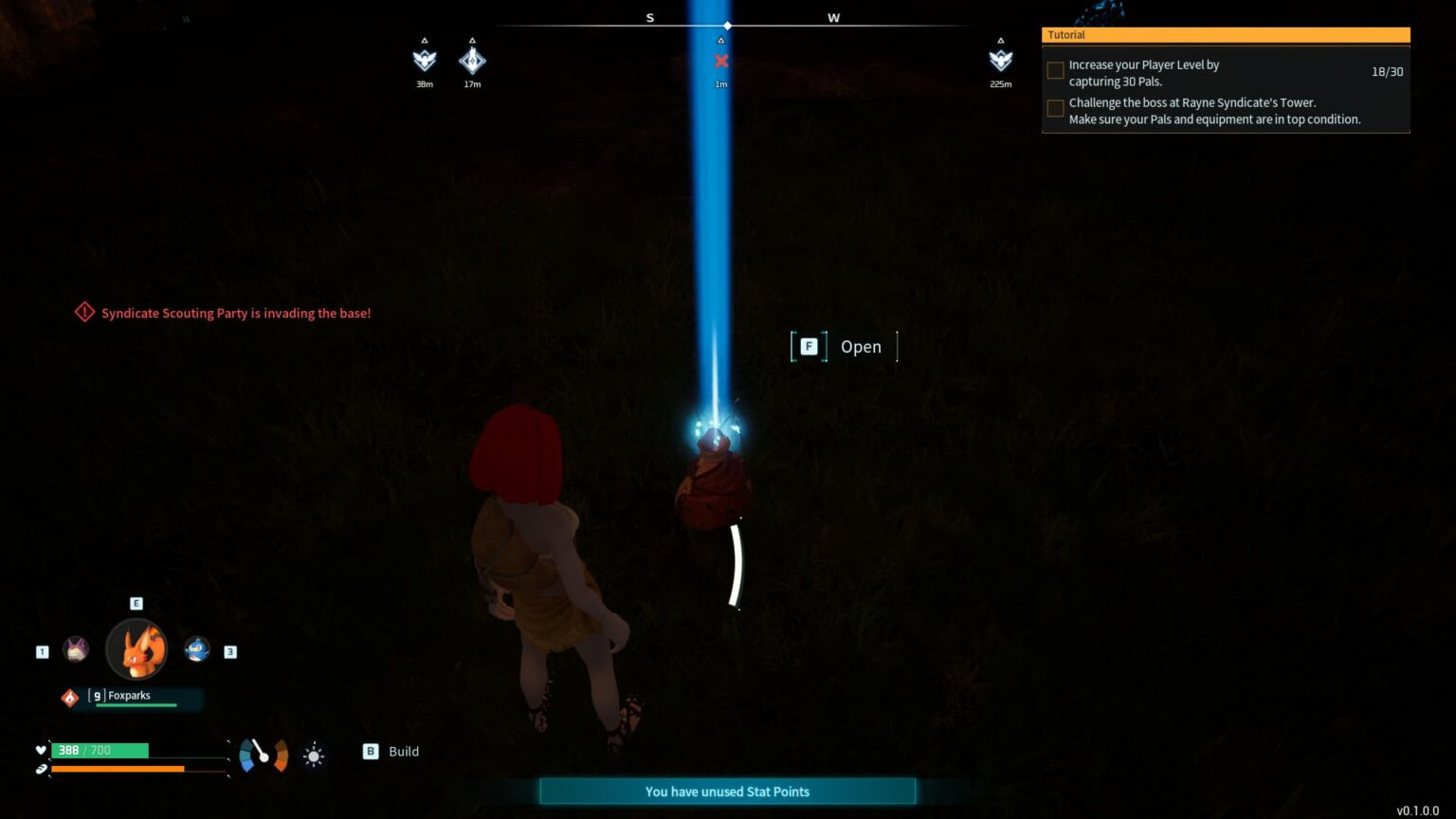The height and width of the screenshot is (819, 1456).
Task: Select the 38m compass waypoint marker
Action: click(425, 61)
